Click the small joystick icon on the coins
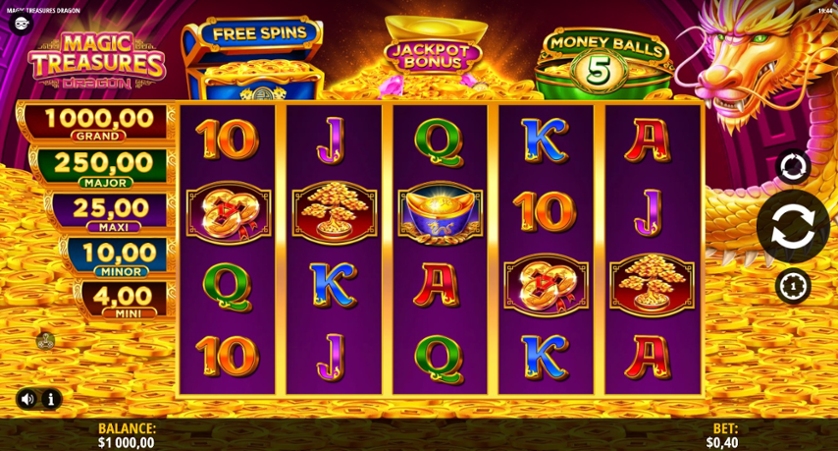Viewport: 838px width, 451px height. (45, 341)
